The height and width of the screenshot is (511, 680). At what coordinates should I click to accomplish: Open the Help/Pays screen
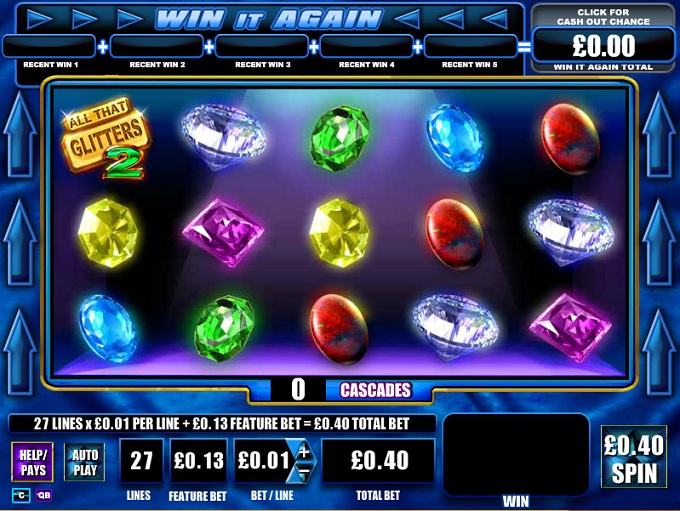click(x=33, y=463)
